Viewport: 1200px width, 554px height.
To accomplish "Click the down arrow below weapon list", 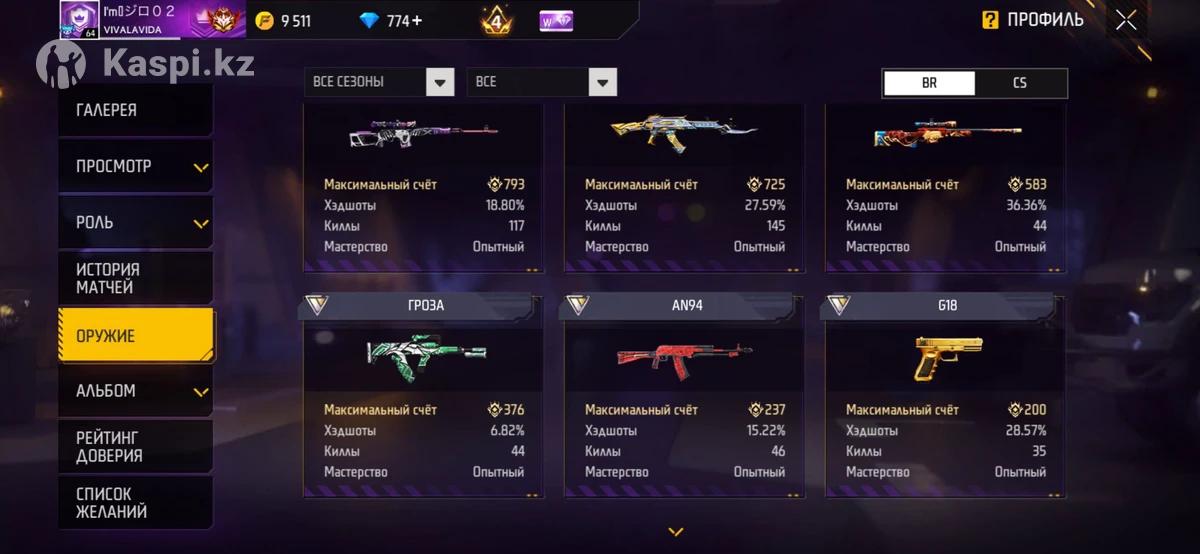I will coord(676,532).
